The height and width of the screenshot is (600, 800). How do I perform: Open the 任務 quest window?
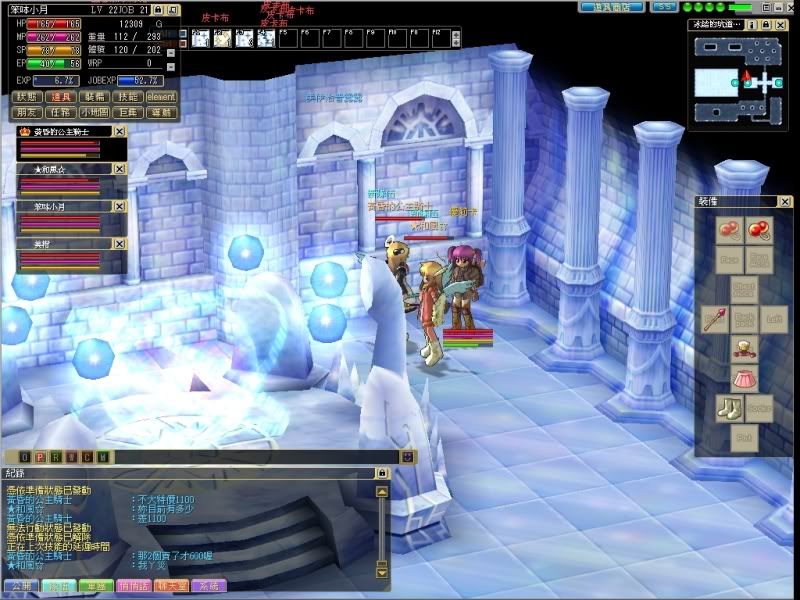point(61,113)
